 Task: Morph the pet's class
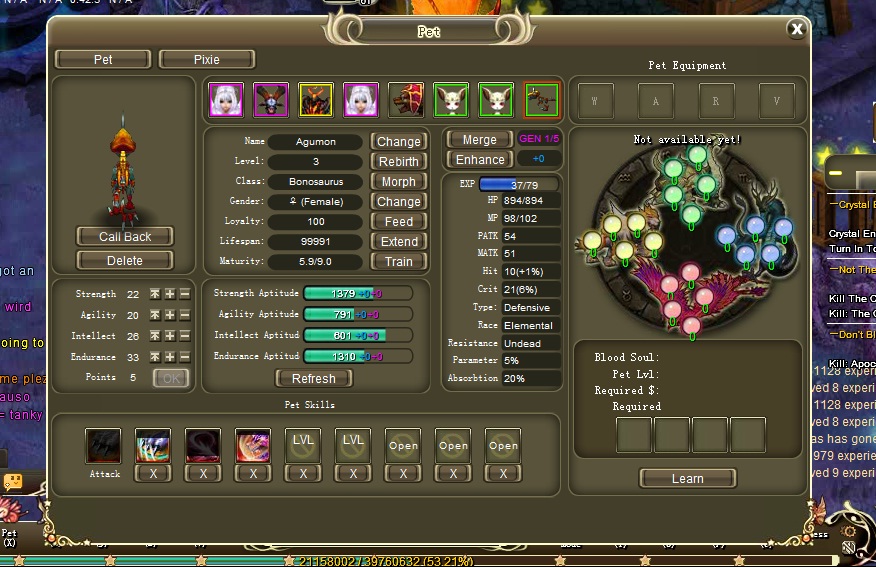click(398, 182)
